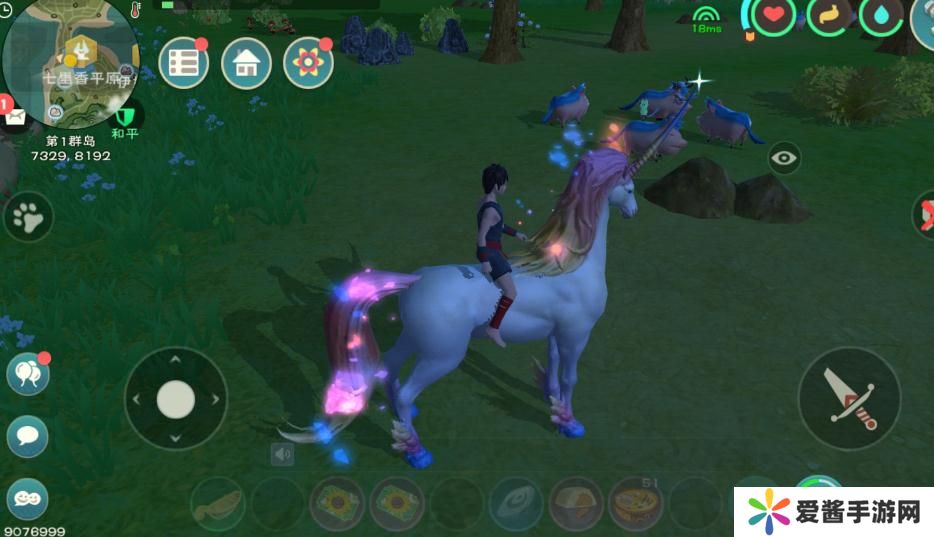934x537 pixels.
Task: Select the rice bowl hotbar slot
Action: tap(577, 503)
